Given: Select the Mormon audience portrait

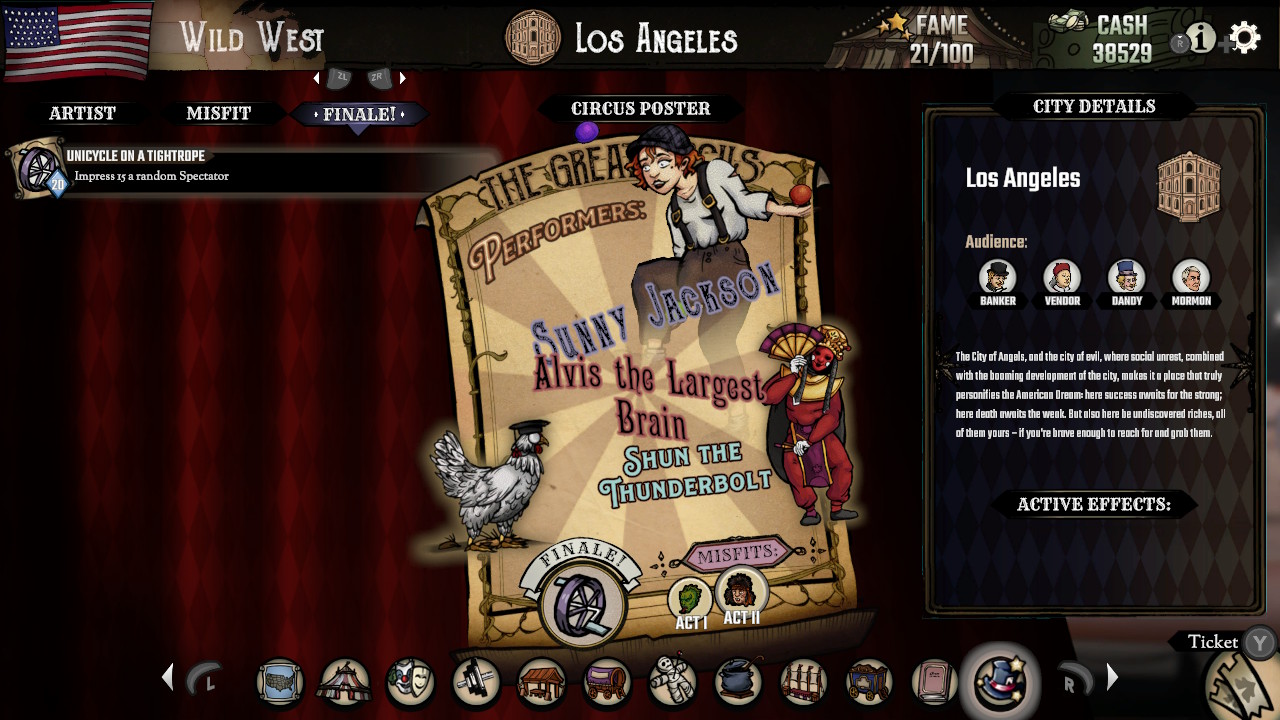Looking at the screenshot, I should coord(1190,278).
